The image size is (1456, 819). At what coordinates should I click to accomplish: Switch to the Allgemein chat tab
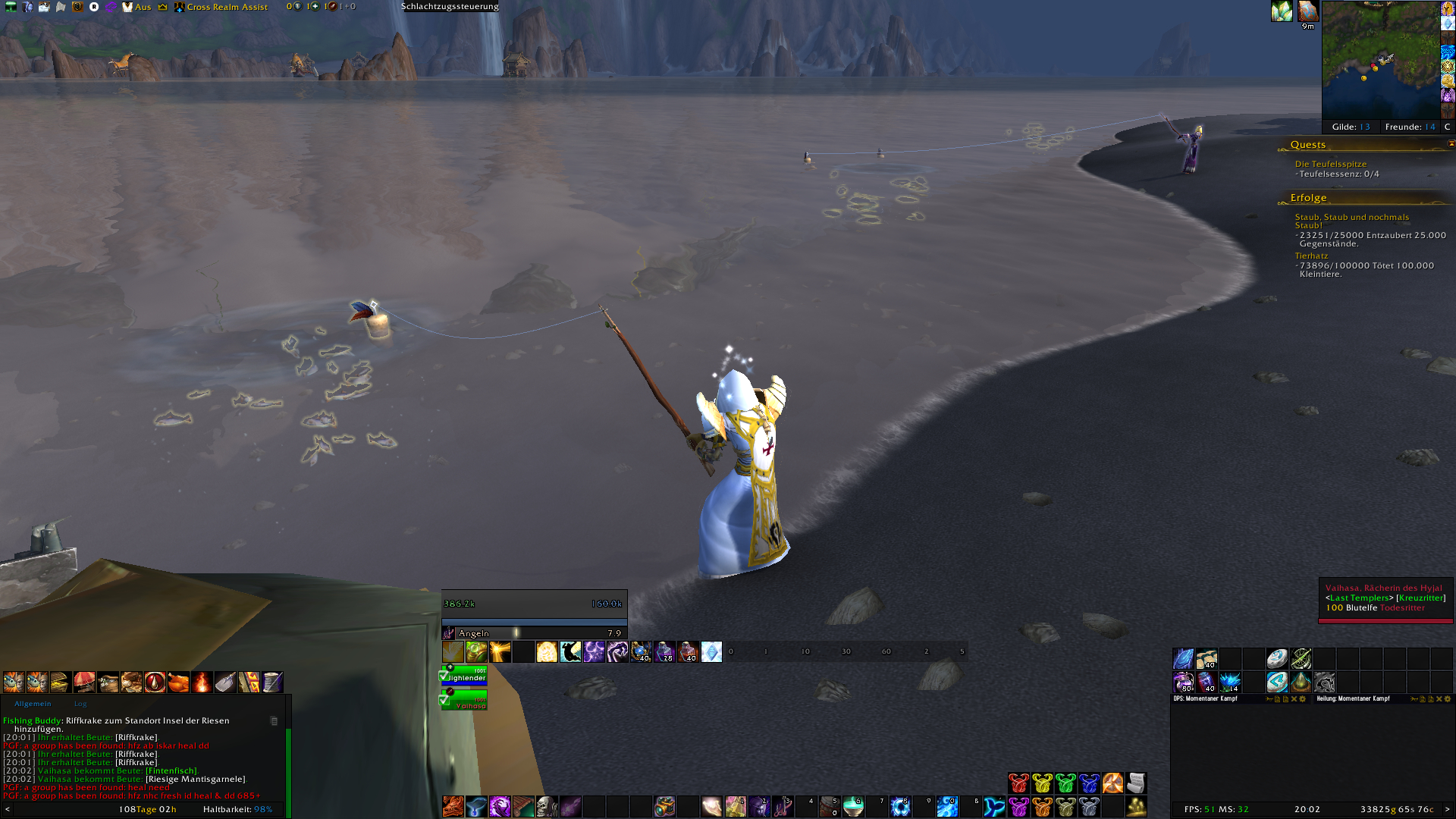(33, 704)
